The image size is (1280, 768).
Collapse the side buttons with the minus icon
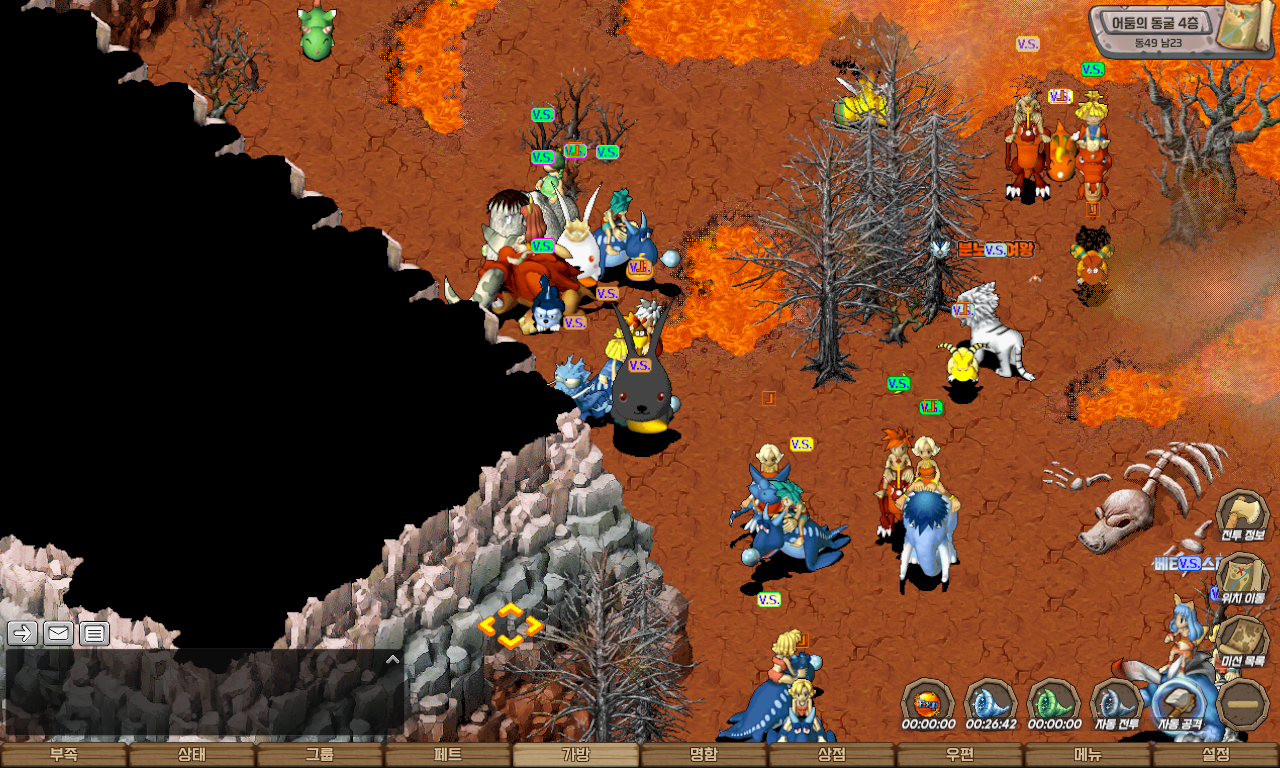[1244, 704]
